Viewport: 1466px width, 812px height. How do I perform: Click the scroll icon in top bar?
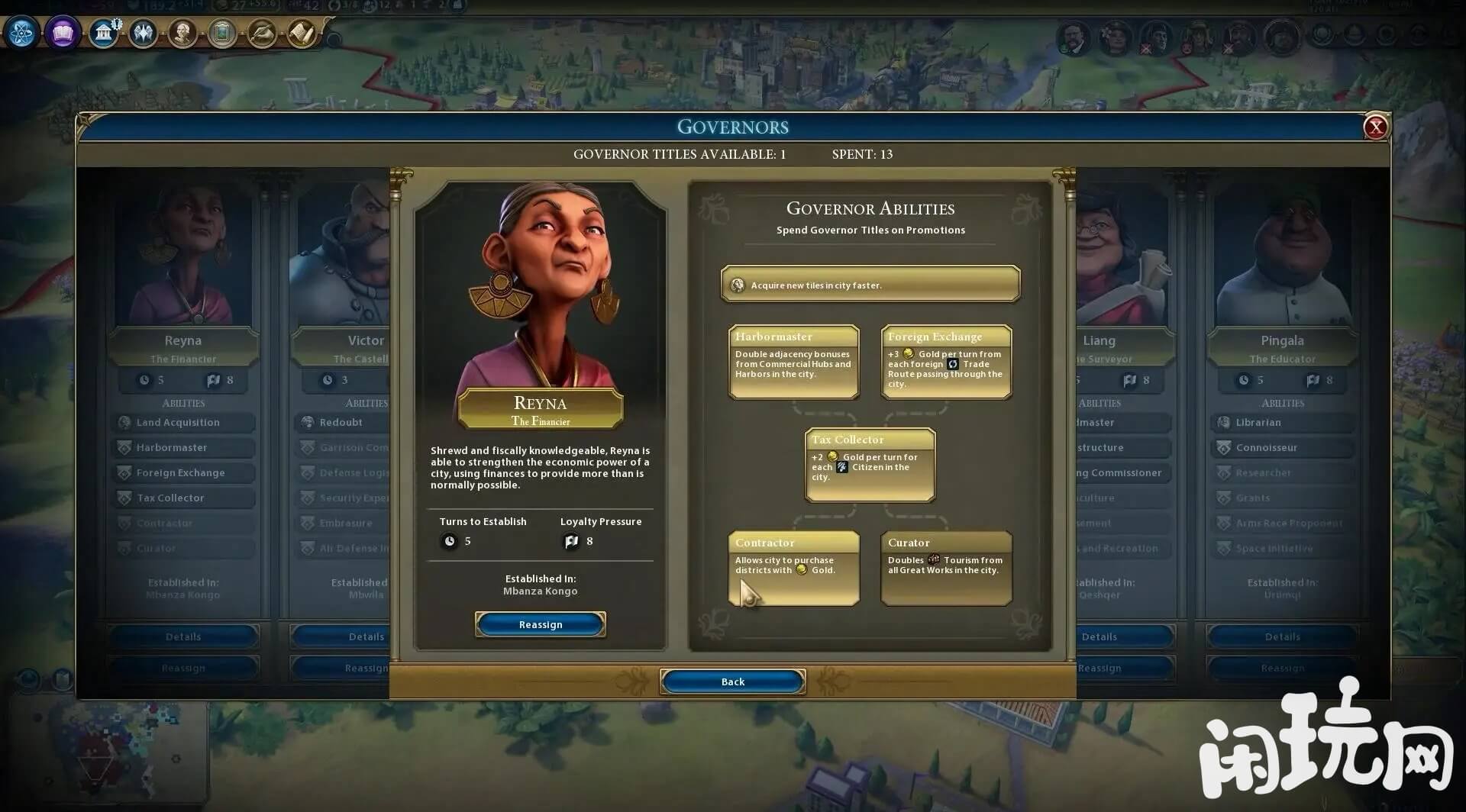[x=302, y=33]
